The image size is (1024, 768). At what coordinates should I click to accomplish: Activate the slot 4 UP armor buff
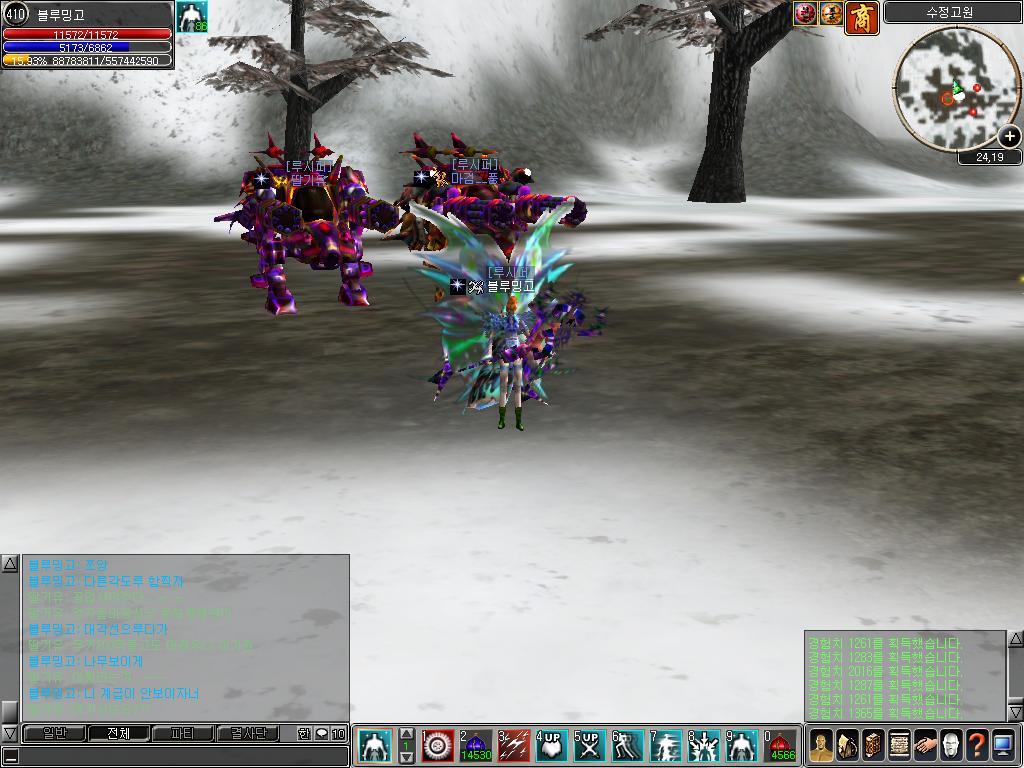pos(552,746)
